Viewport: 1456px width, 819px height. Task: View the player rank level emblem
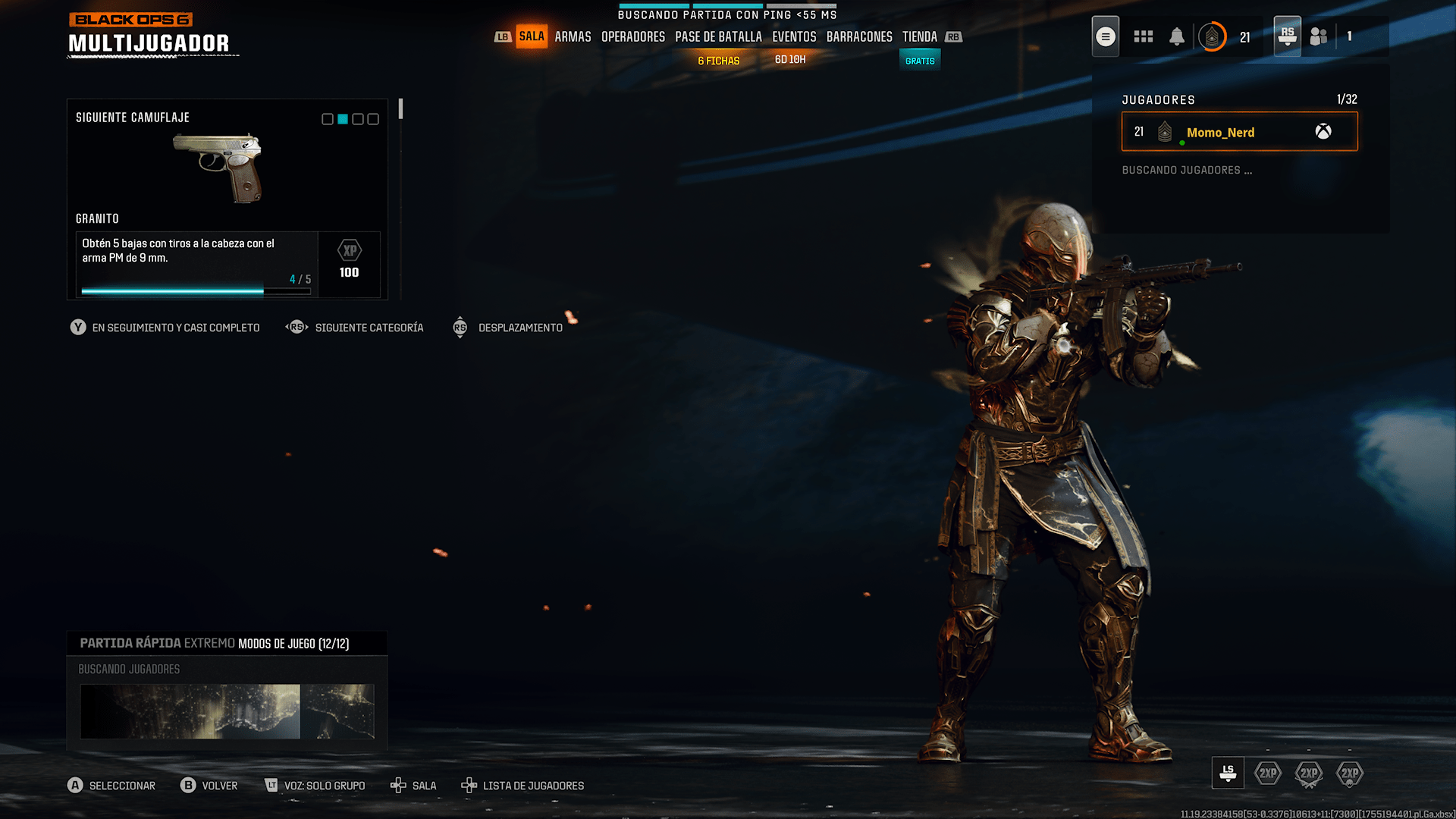point(1212,36)
